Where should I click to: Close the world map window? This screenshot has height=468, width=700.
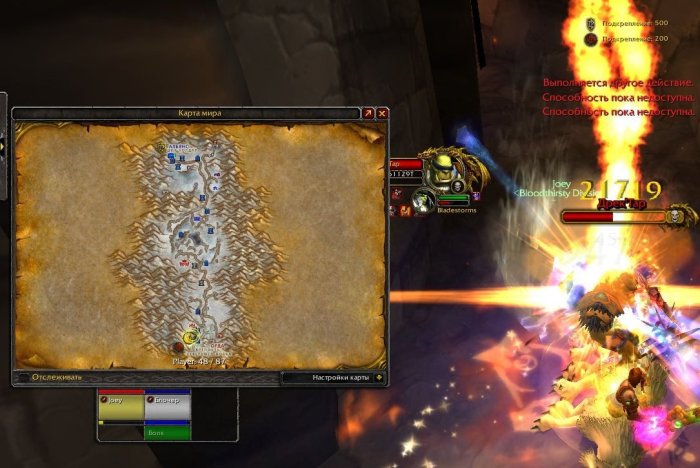pyautogui.click(x=382, y=114)
